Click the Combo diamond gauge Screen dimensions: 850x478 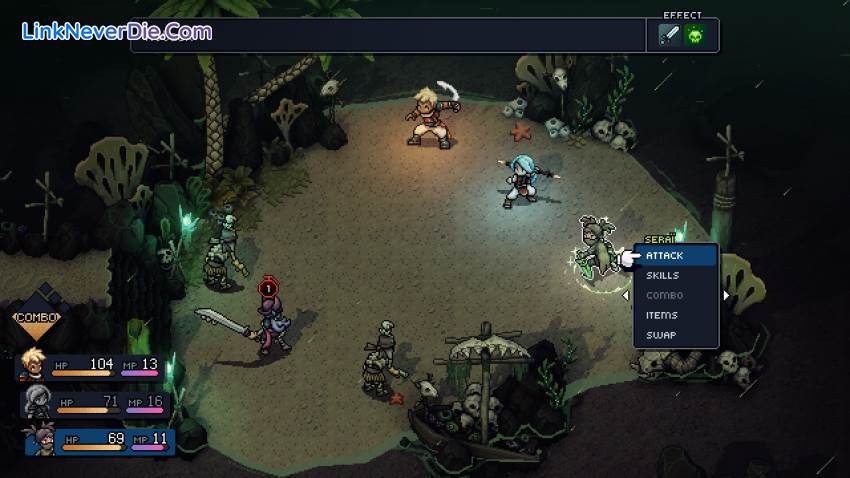pos(37,318)
